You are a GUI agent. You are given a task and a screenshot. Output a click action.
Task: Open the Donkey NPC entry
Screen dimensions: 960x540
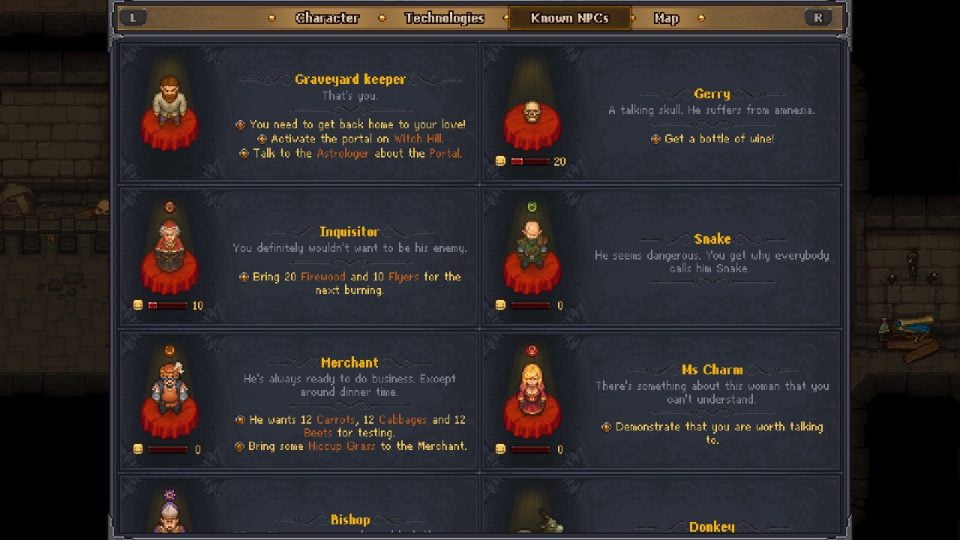[663, 508]
